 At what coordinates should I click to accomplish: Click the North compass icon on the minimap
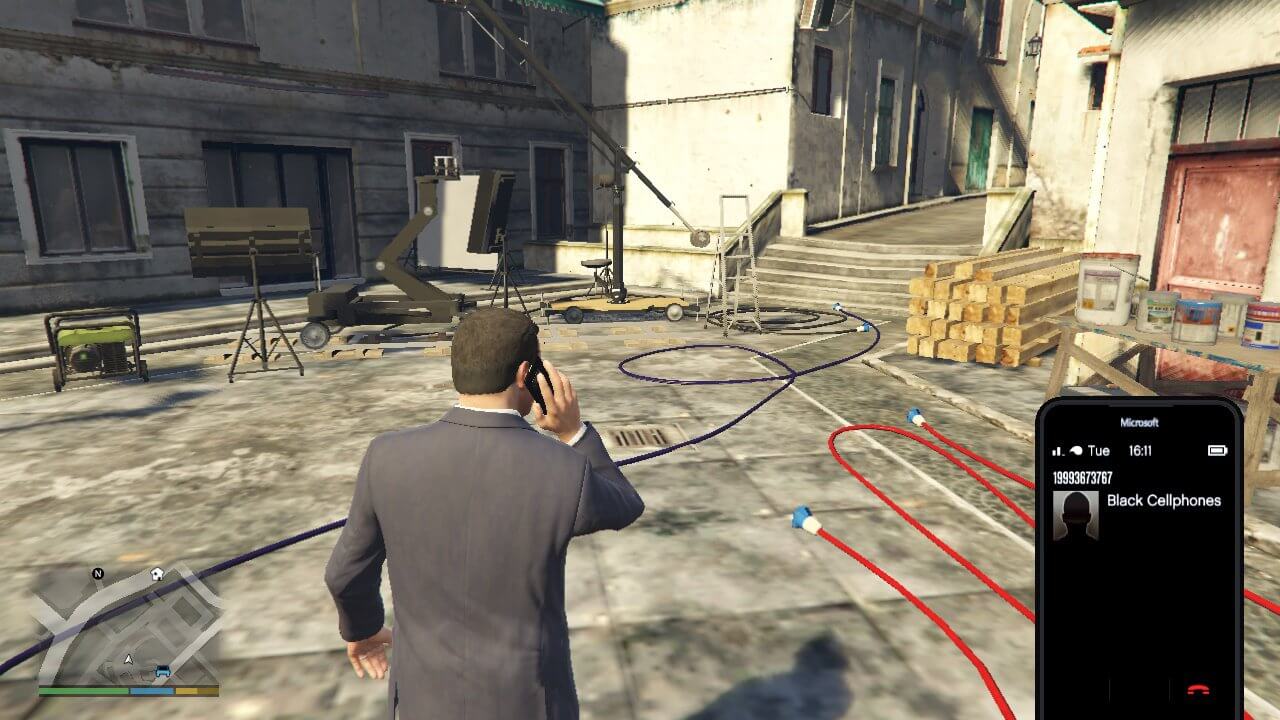pyautogui.click(x=98, y=573)
